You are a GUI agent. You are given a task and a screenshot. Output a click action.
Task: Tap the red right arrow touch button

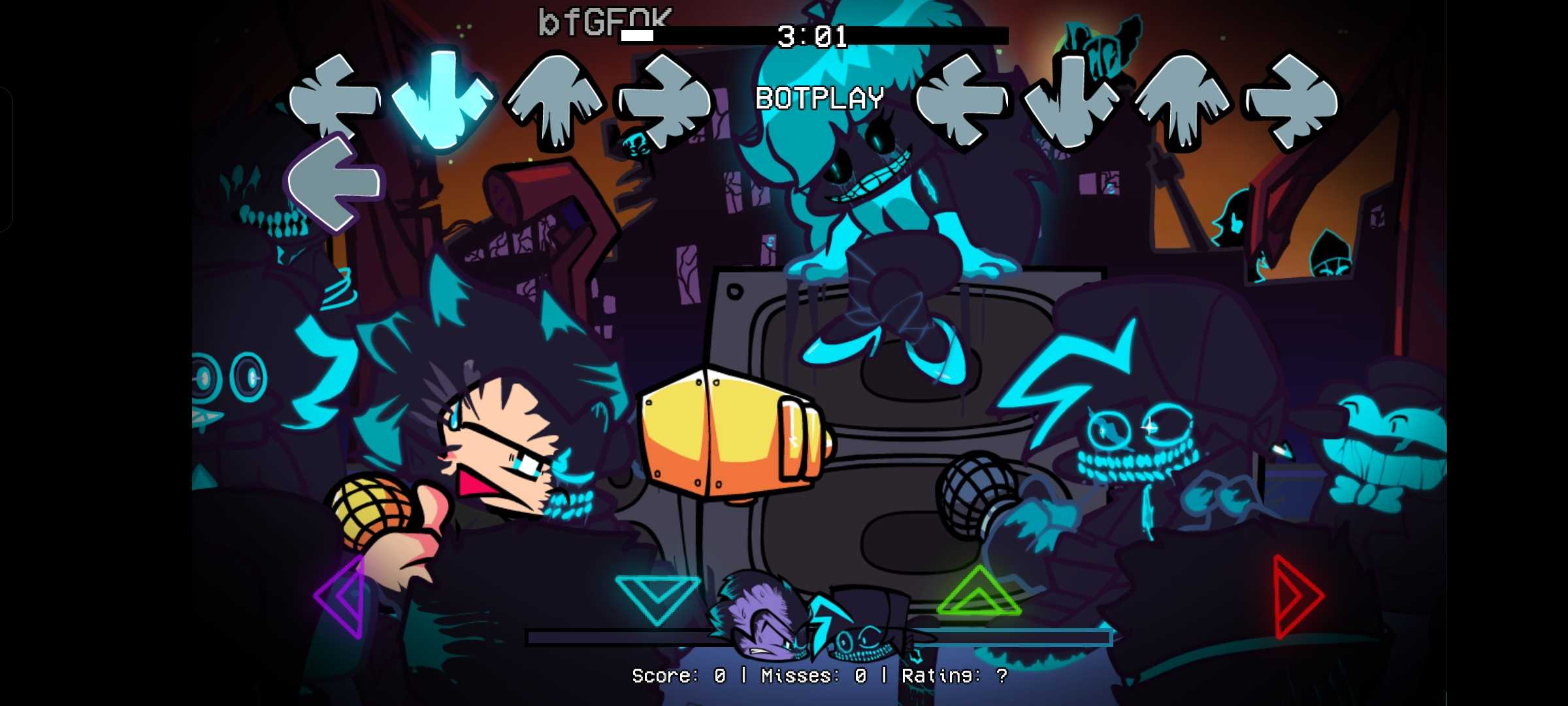[x=1296, y=596]
